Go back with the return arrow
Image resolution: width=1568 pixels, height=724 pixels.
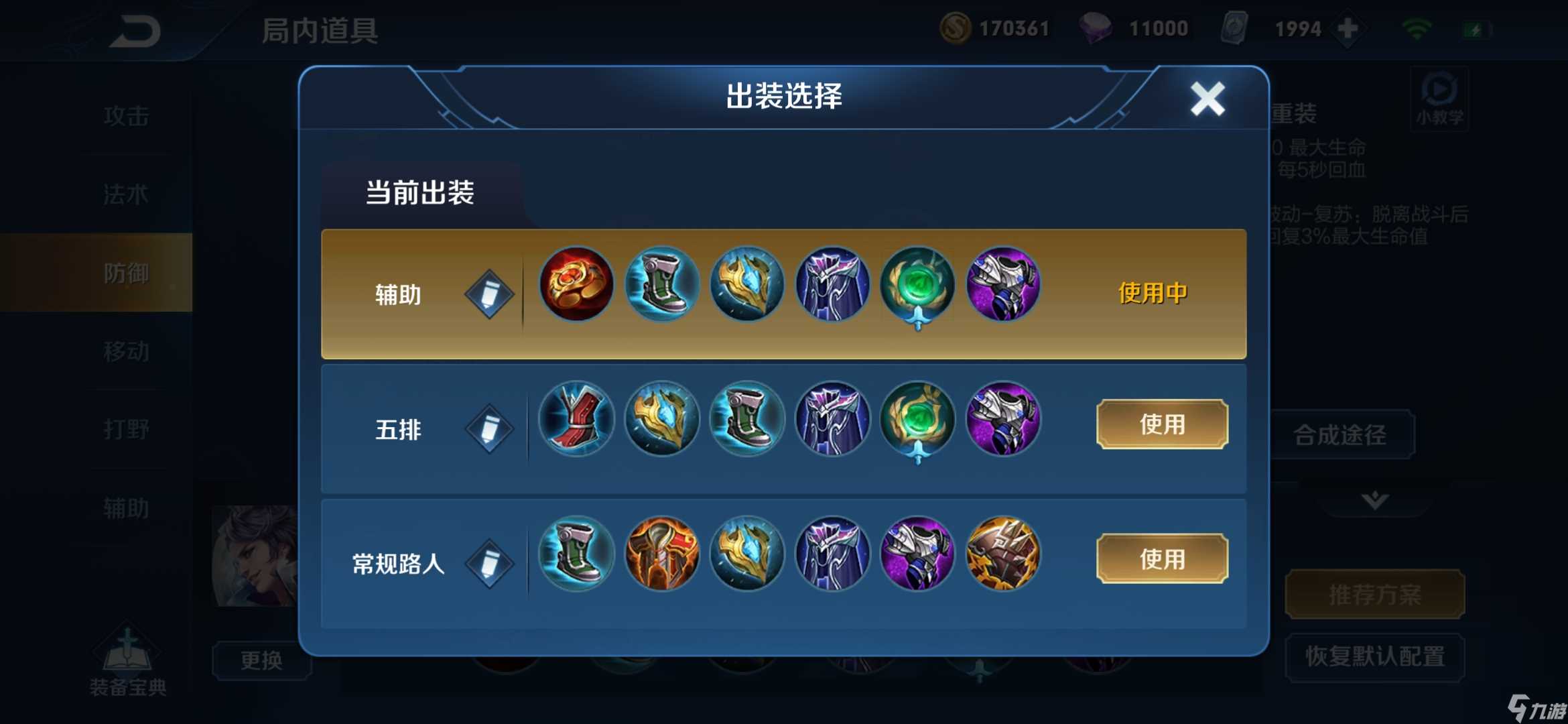click(x=135, y=32)
